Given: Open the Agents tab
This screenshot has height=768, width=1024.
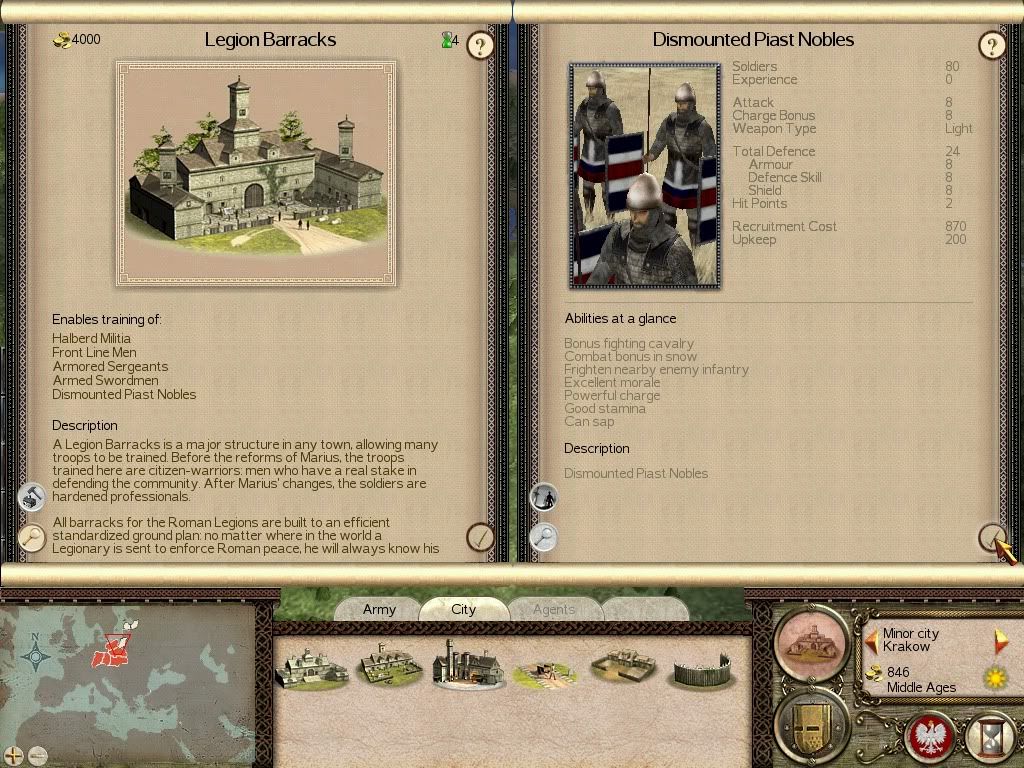Looking at the screenshot, I should click(x=553, y=609).
